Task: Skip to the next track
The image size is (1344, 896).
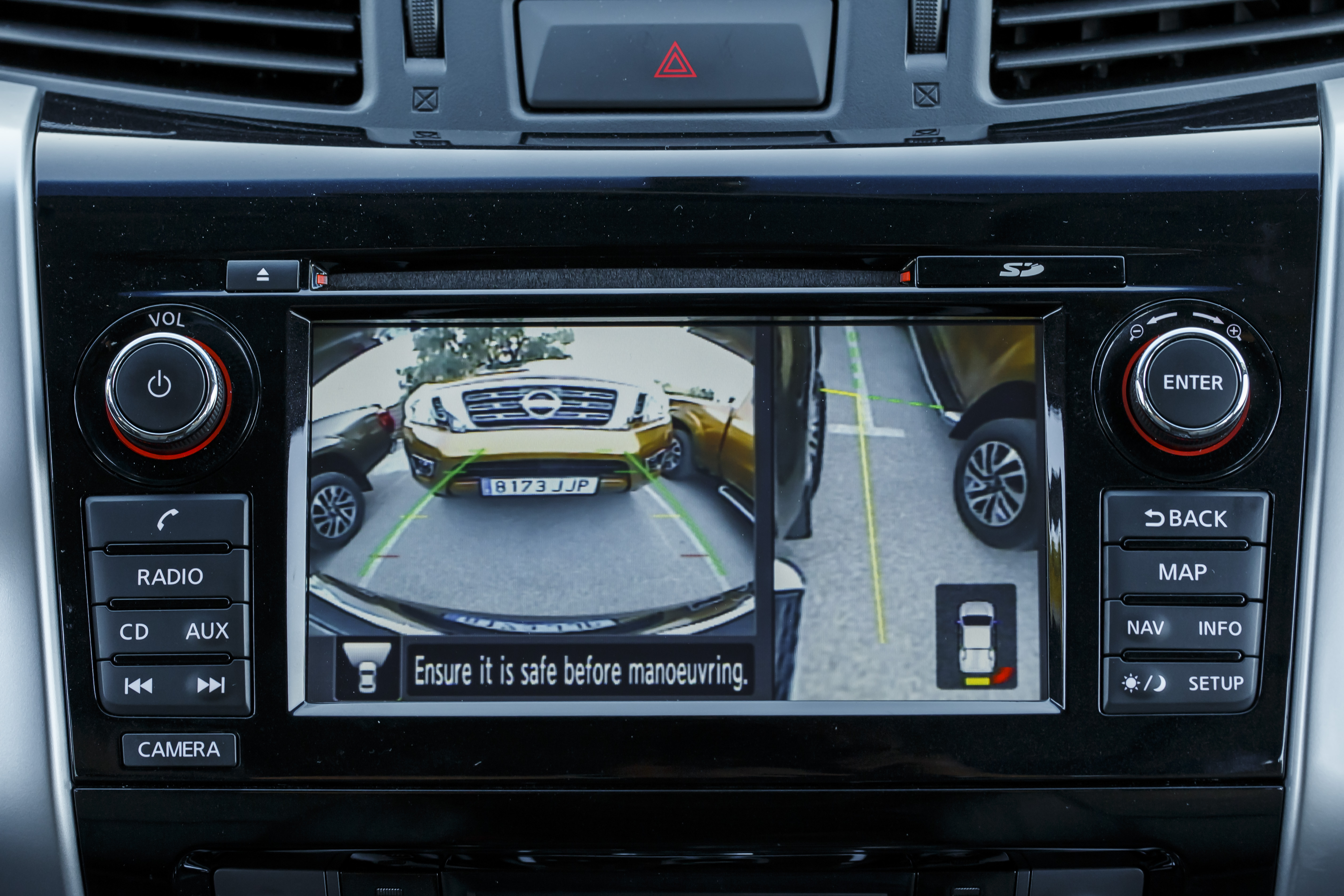Action: point(210,685)
